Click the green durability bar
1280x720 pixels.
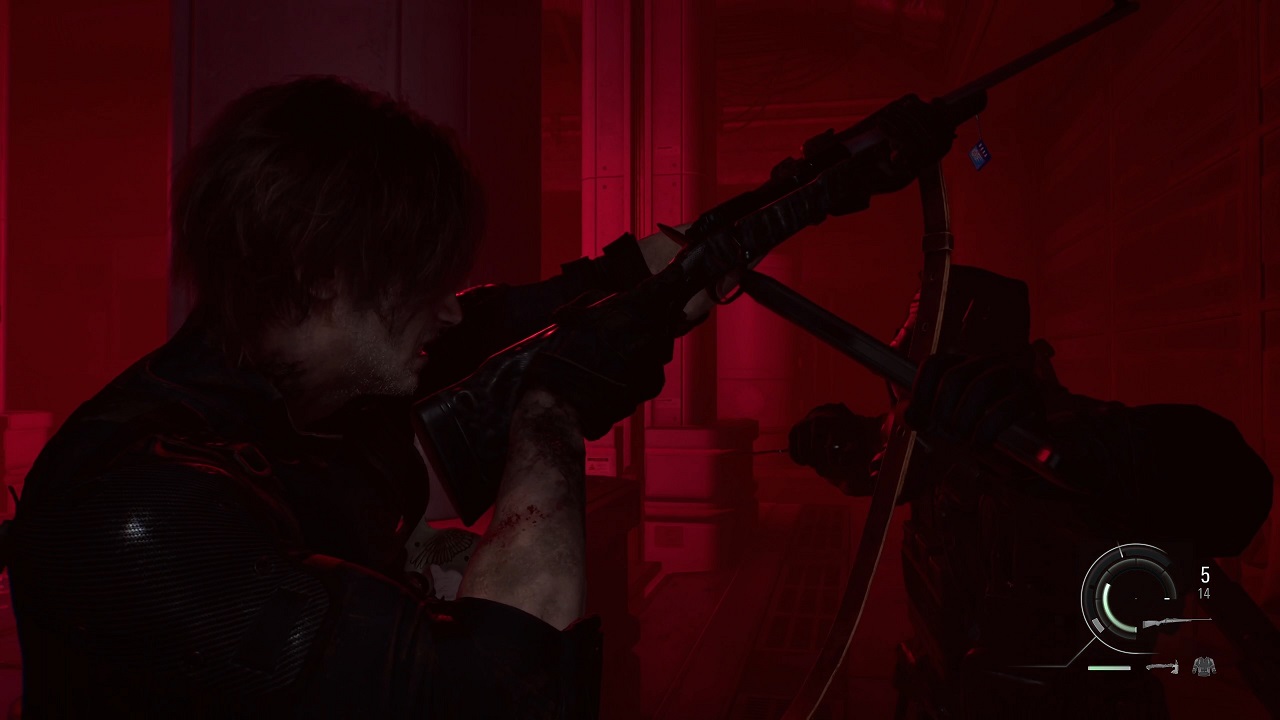tap(1107, 667)
